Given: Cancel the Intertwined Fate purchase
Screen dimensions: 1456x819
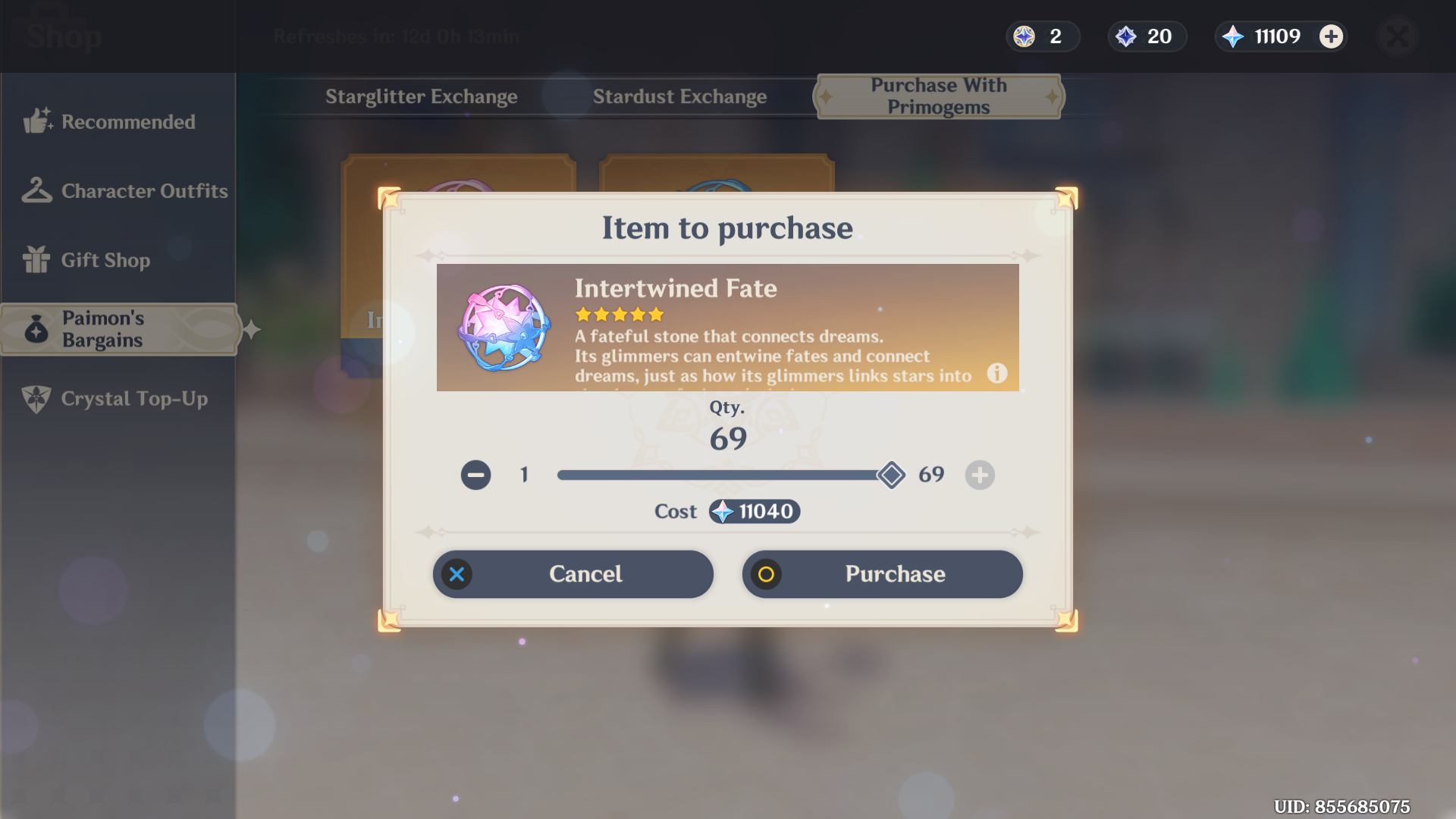Looking at the screenshot, I should pos(573,574).
